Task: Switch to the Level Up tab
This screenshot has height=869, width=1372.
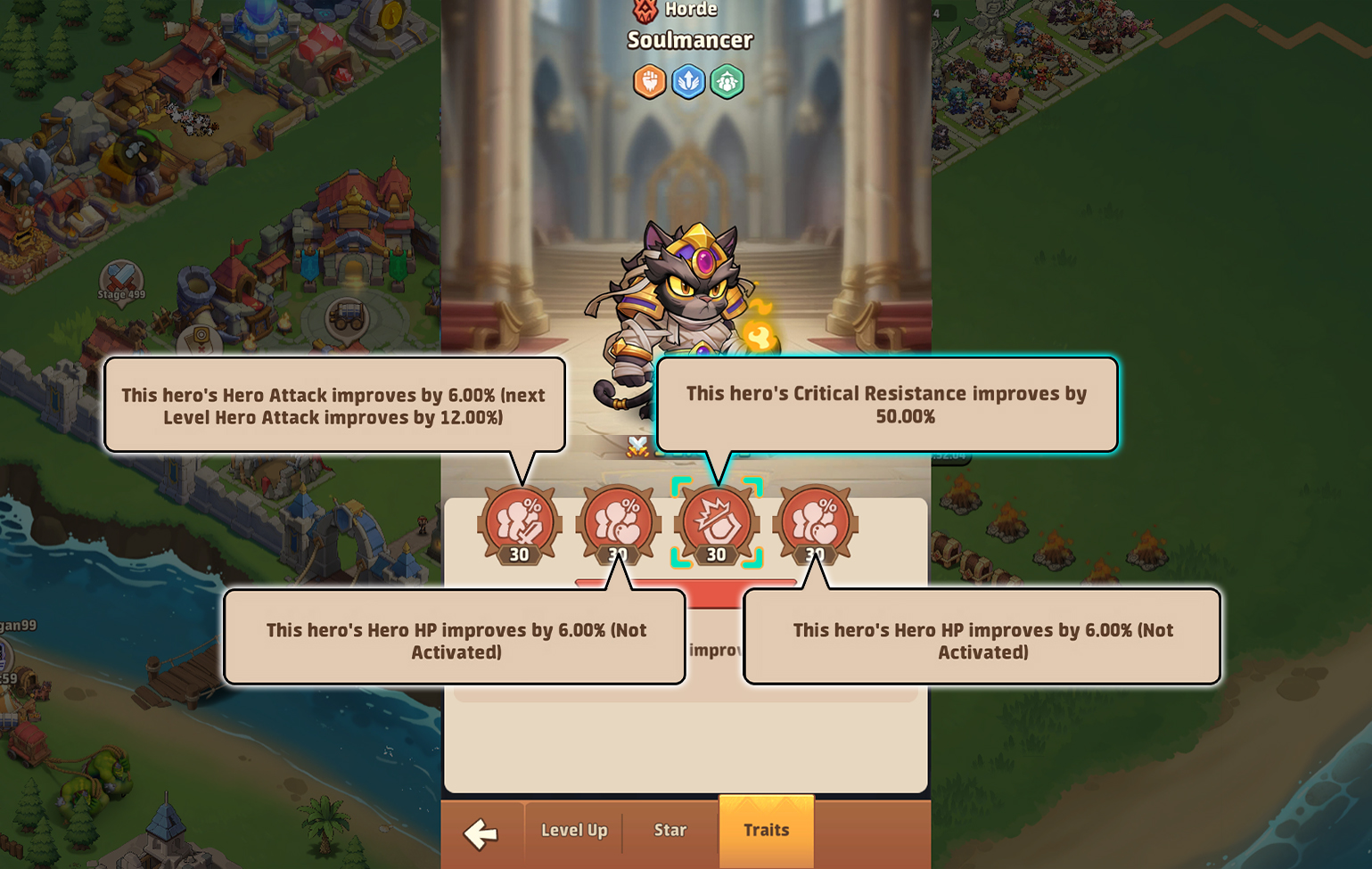Action: pos(573,831)
